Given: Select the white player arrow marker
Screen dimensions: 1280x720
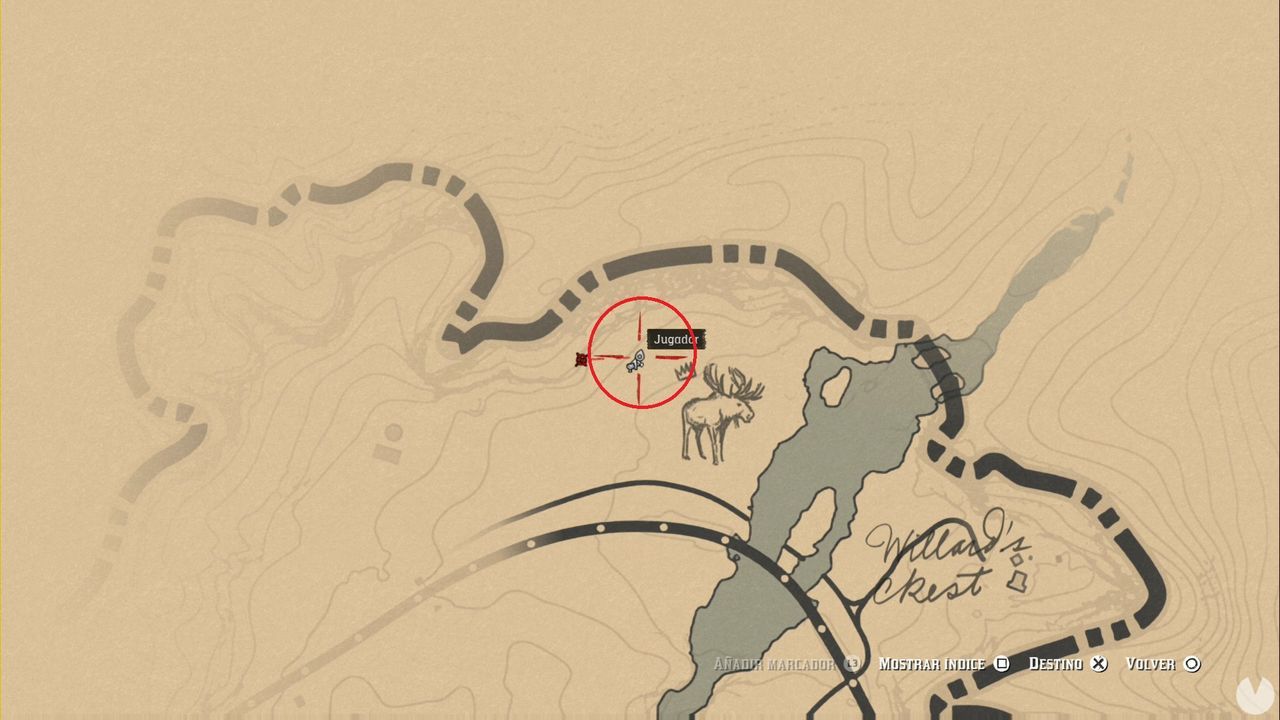Looking at the screenshot, I should [x=638, y=360].
